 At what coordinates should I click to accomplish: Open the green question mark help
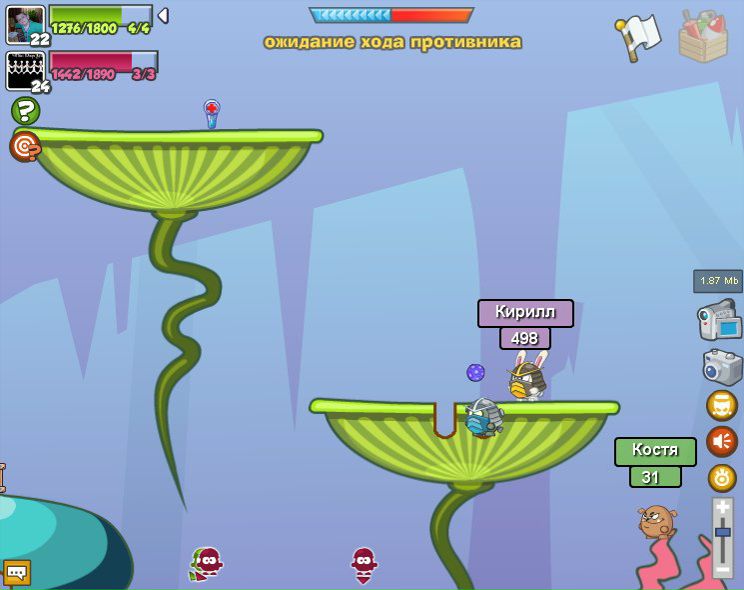coord(25,111)
